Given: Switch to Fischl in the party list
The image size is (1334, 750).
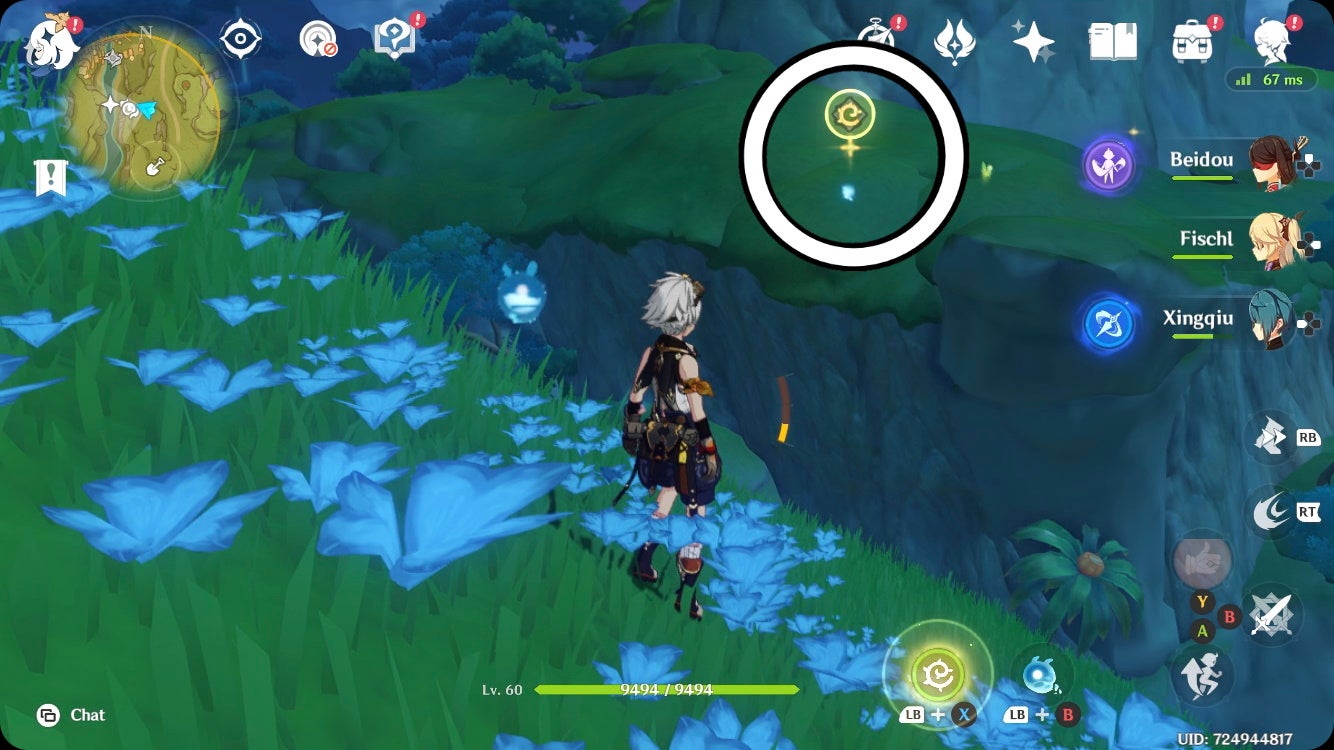Looking at the screenshot, I should click(1273, 240).
